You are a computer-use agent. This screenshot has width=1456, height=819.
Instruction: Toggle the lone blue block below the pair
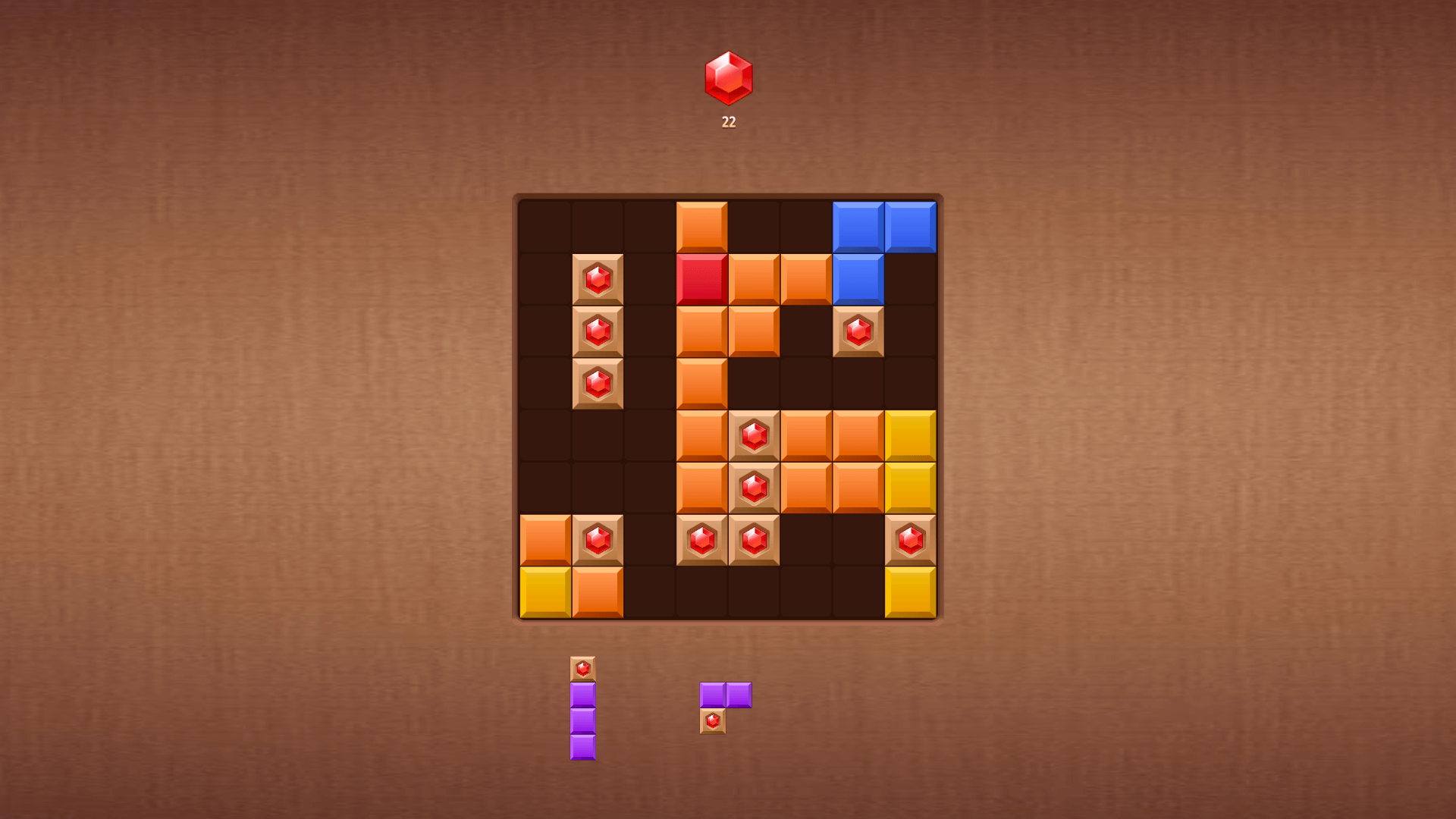click(857, 278)
